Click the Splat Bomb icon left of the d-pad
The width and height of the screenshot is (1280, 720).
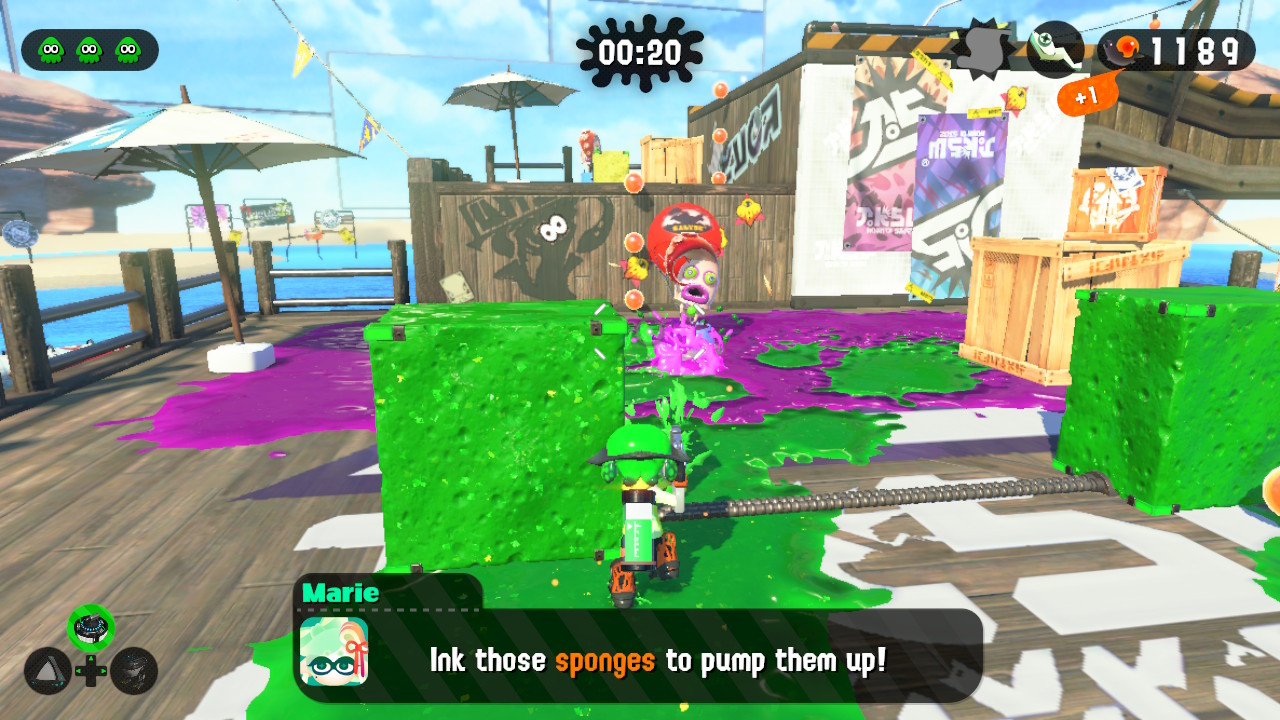(x=48, y=672)
